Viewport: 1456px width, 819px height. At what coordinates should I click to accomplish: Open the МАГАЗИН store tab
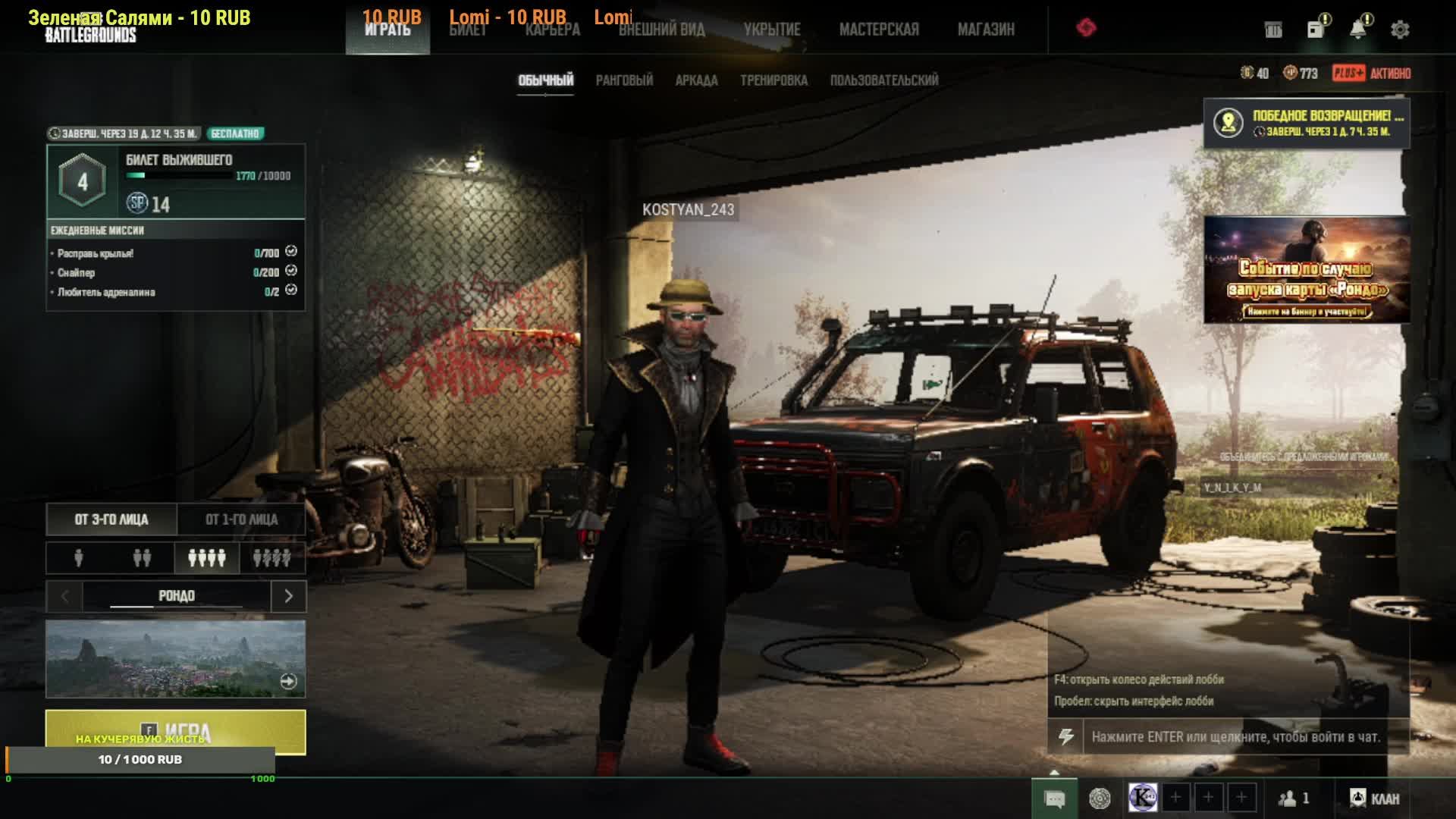pyautogui.click(x=985, y=30)
